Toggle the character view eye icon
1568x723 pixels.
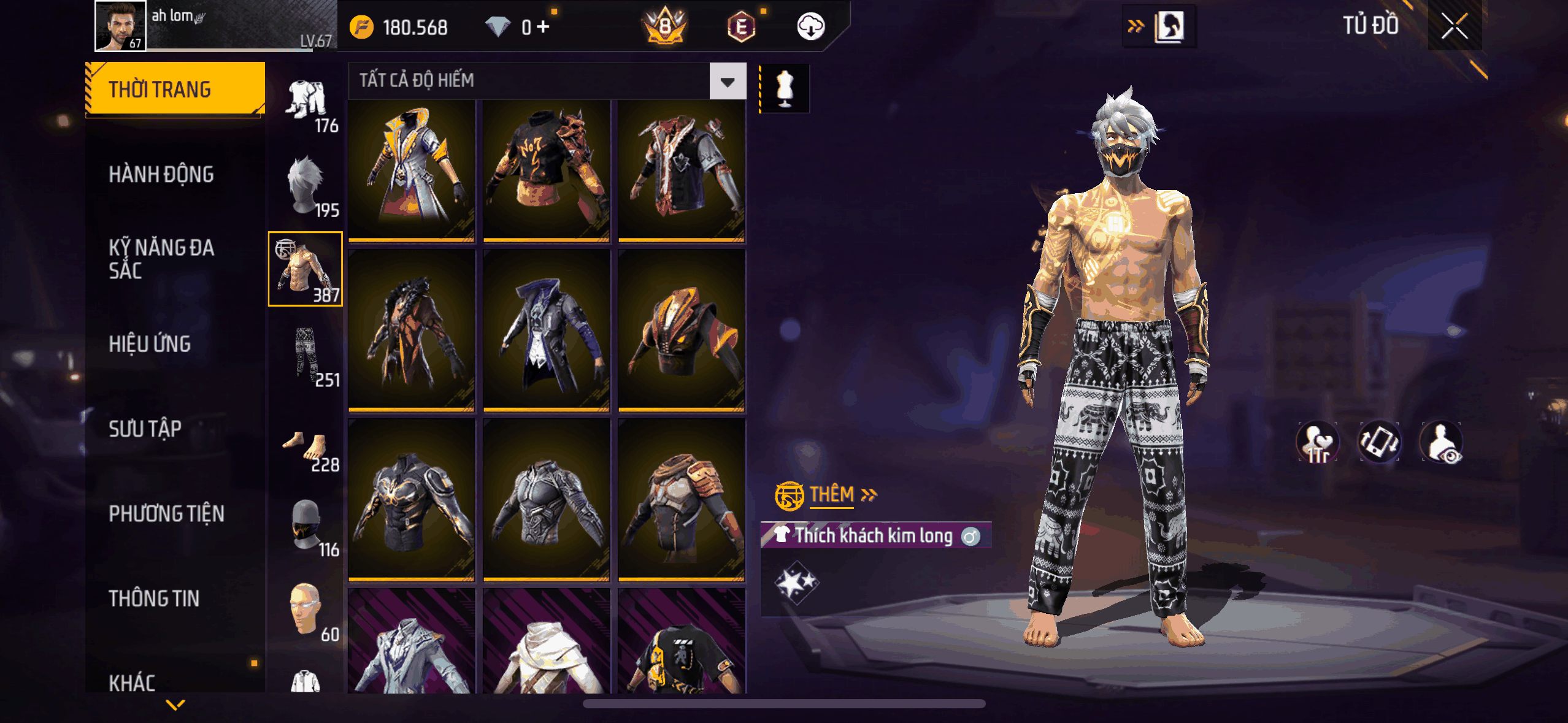1442,443
